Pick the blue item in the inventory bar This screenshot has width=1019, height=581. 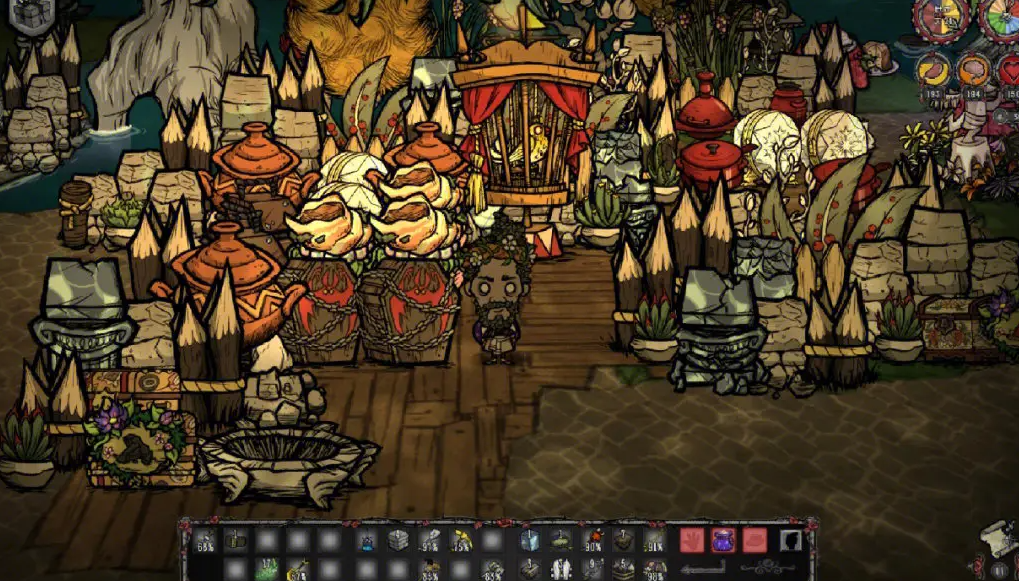367,541
